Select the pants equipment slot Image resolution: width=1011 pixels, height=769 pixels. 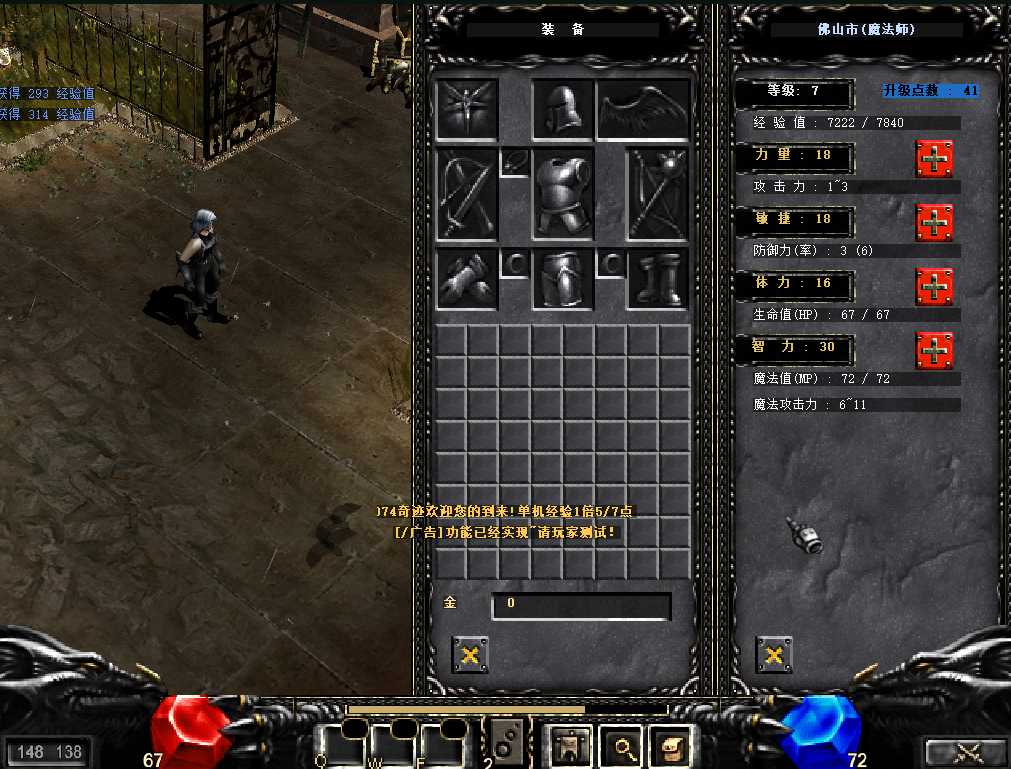(563, 279)
